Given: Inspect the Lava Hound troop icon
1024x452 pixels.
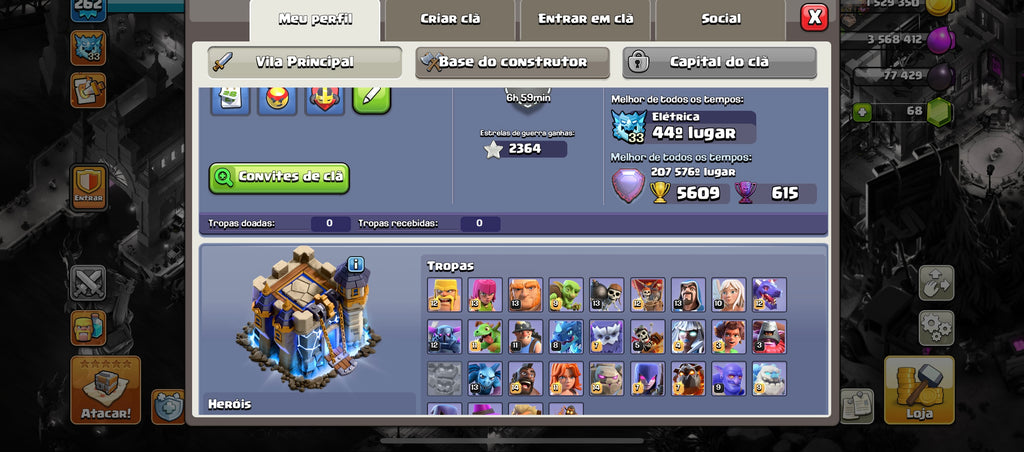Looking at the screenshot, I should point(688,379).
